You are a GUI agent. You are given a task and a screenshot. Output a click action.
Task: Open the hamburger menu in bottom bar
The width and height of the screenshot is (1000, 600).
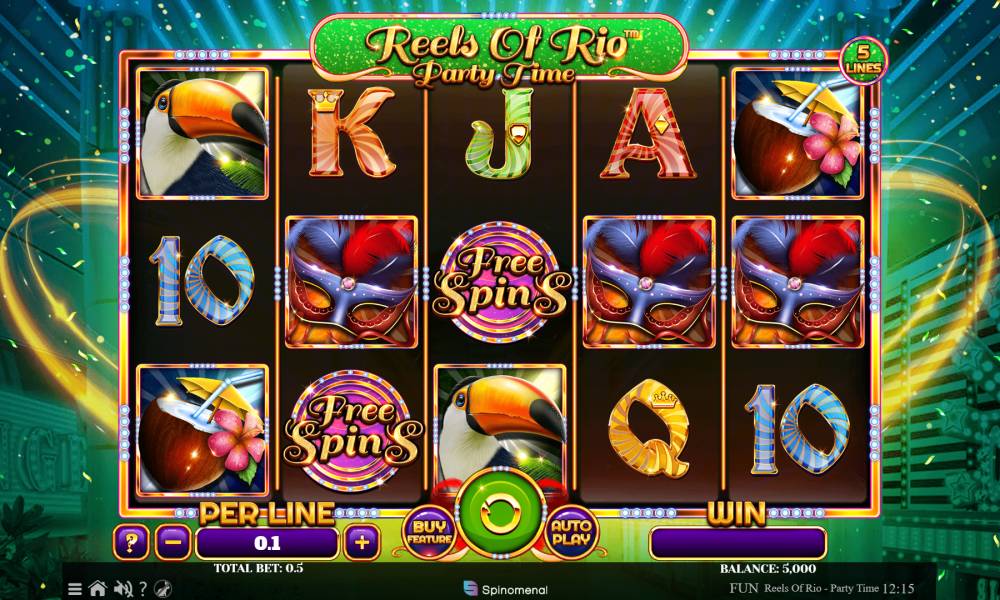point(76,589)
